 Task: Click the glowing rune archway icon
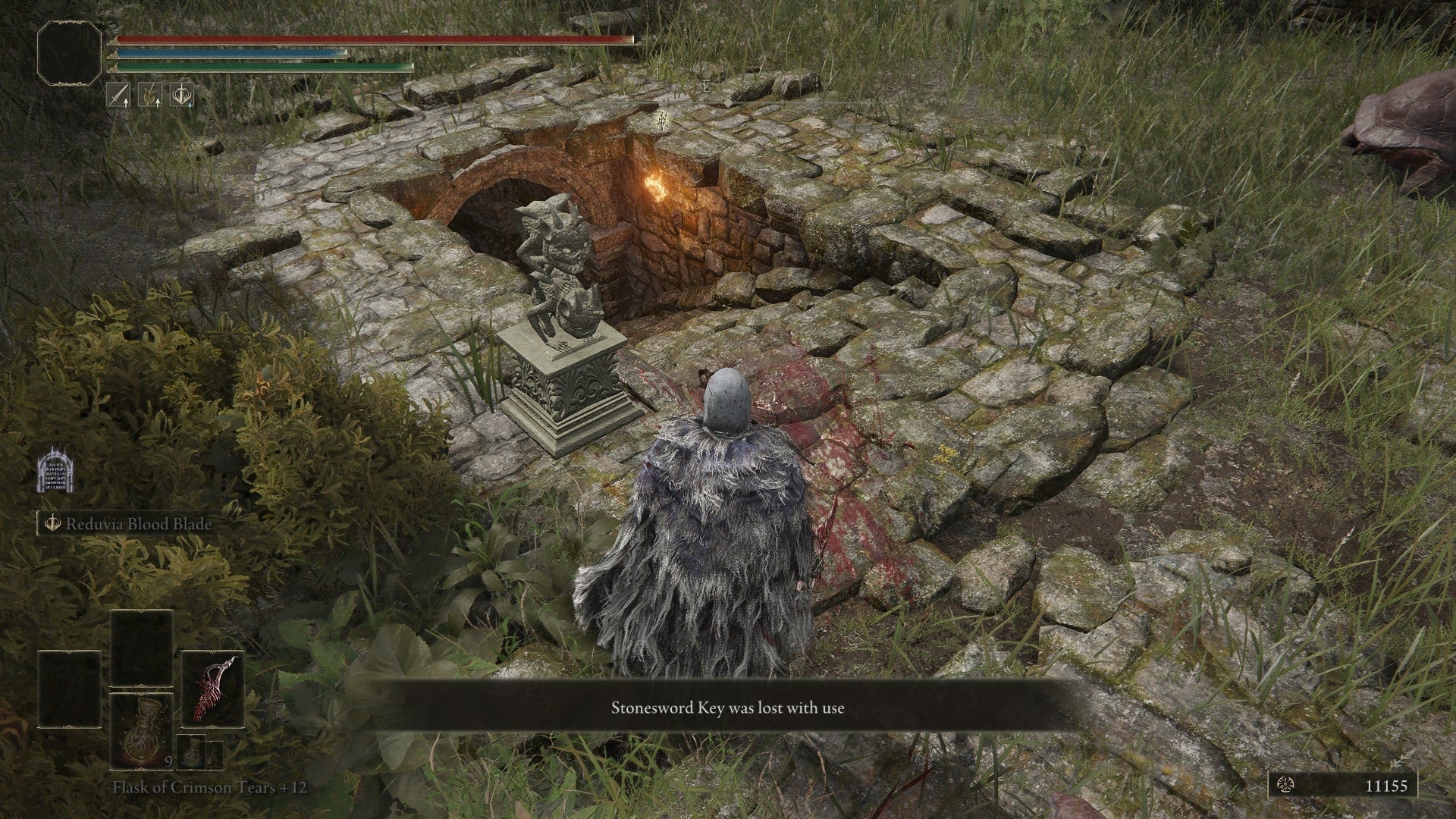tap(55, 470)
